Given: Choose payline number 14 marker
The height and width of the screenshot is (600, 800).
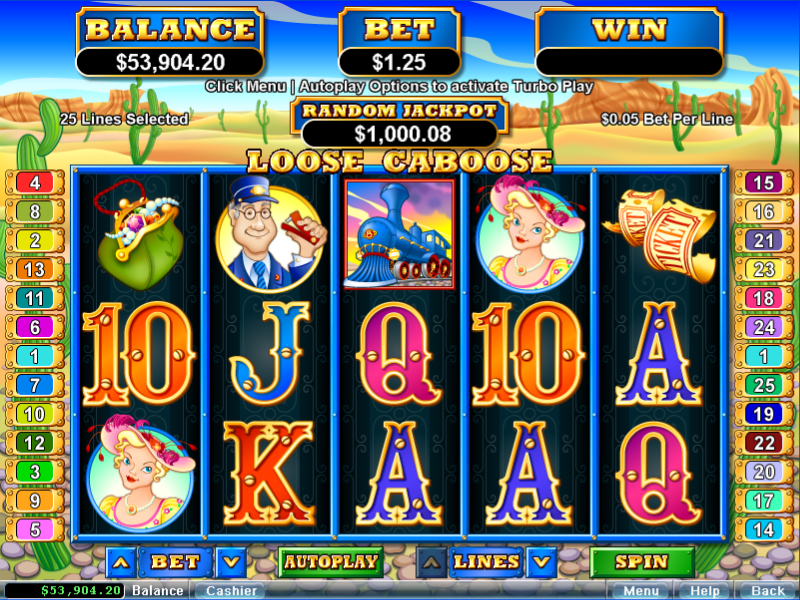Looking at the screenshot, I should [763, 530].
